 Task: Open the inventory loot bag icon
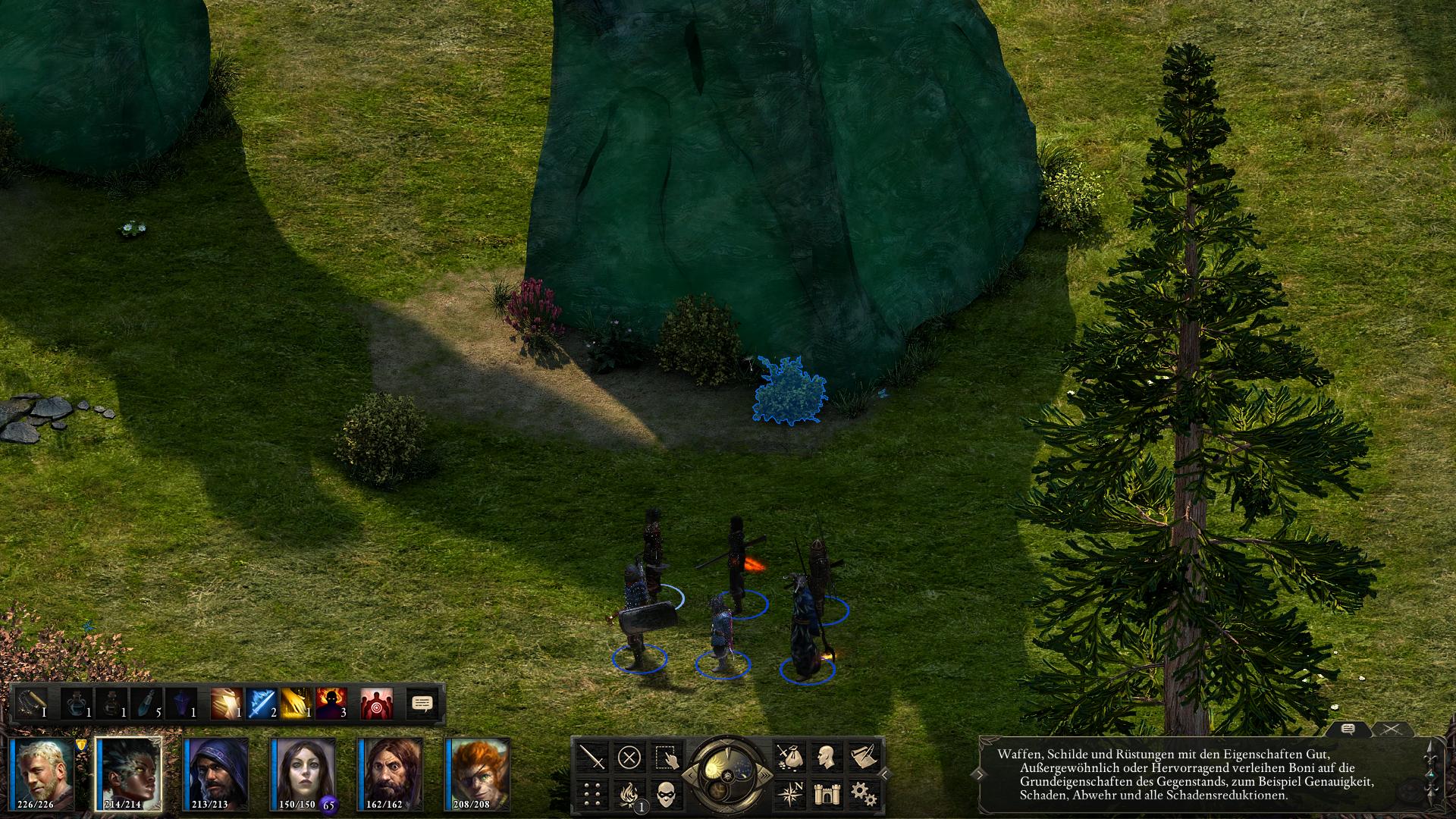[789, 757]
